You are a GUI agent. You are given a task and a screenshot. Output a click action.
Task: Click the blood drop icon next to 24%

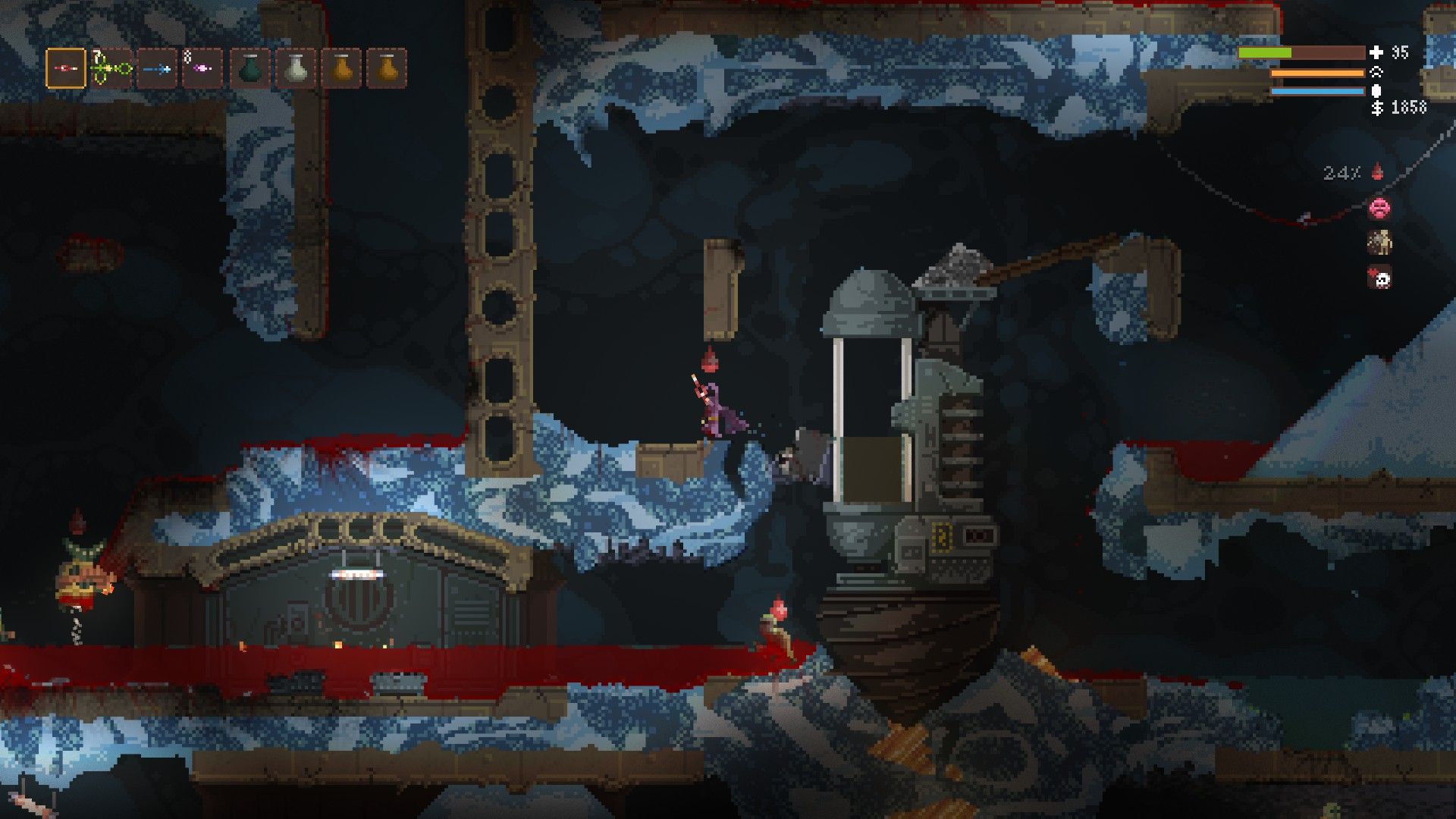[x=1377, y=171]
